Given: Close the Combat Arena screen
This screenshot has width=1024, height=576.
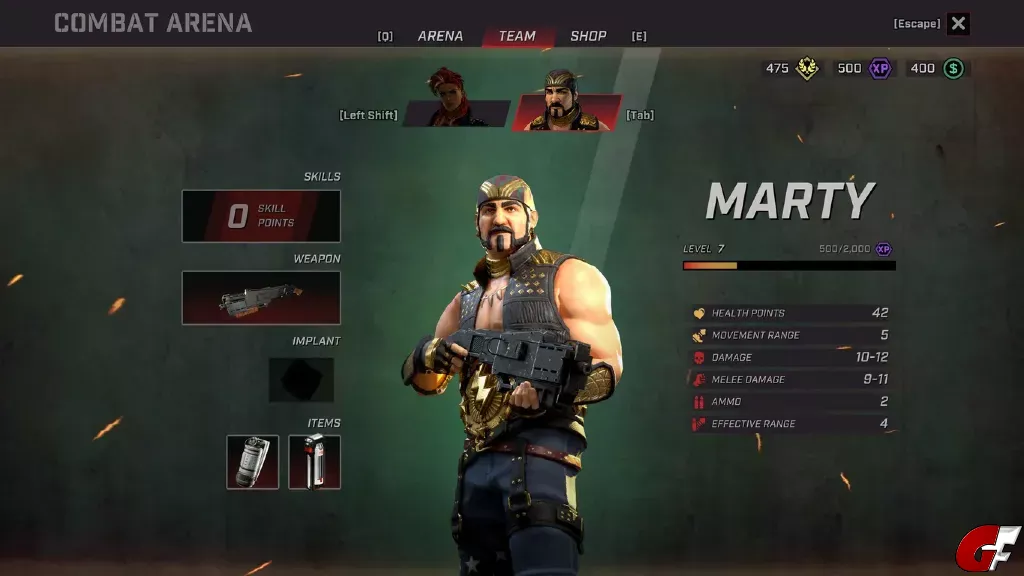Looking at the screenshot, I should coord(958,24).
